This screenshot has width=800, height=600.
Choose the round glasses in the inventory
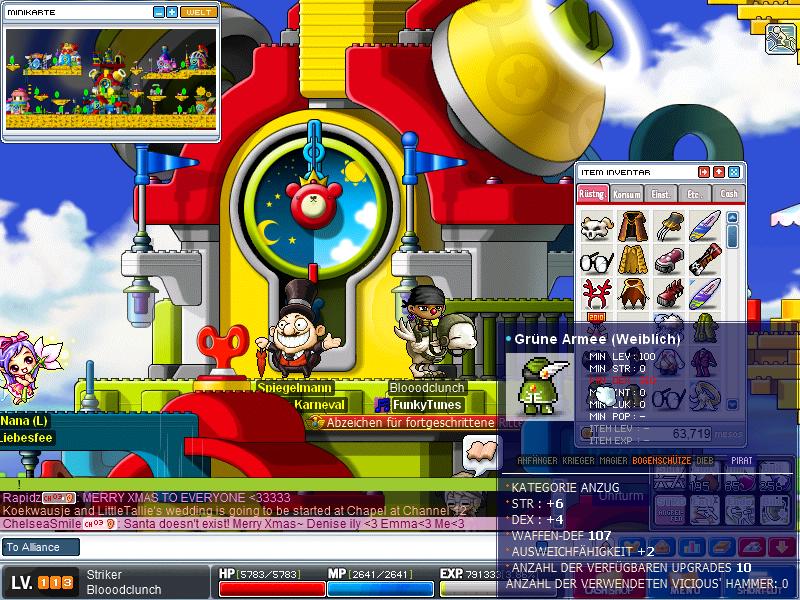click(x=597, y=260)
